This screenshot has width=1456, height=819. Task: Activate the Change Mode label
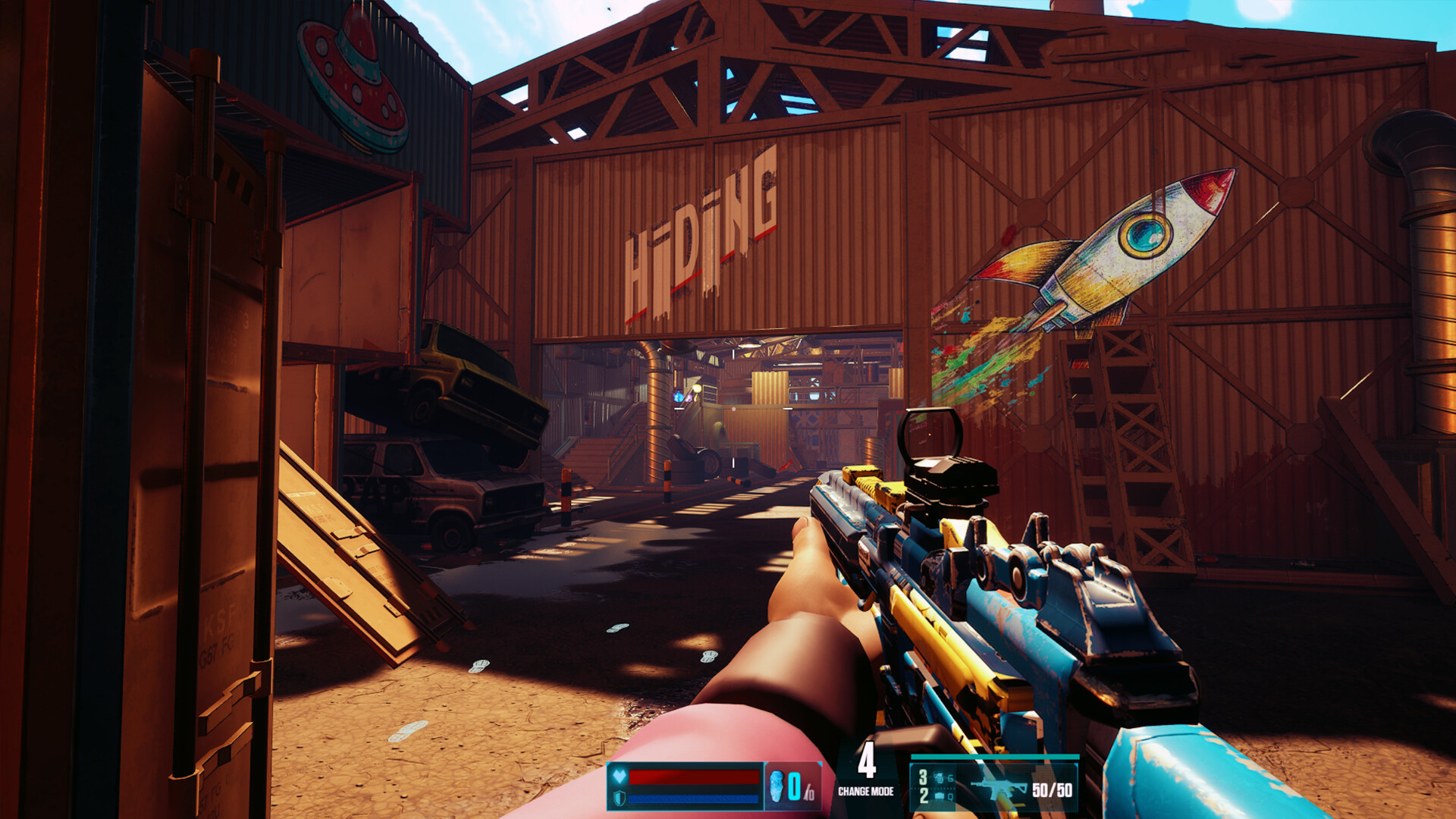coord(865,791)
